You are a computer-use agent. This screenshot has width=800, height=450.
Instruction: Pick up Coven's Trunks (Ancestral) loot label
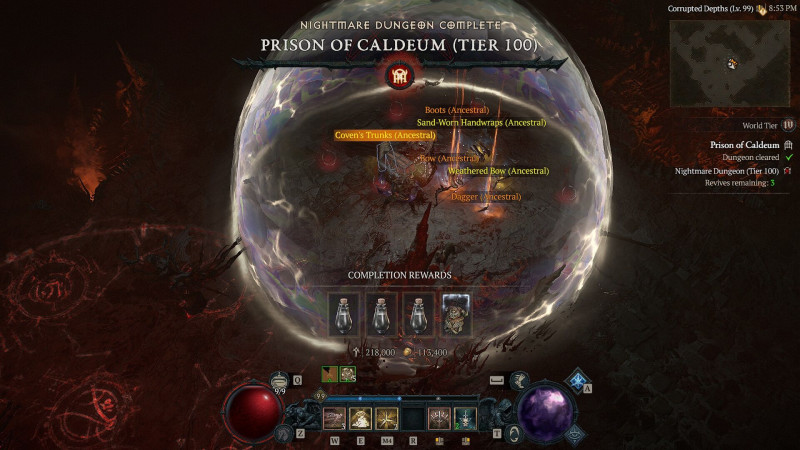[x=385, y=135]
